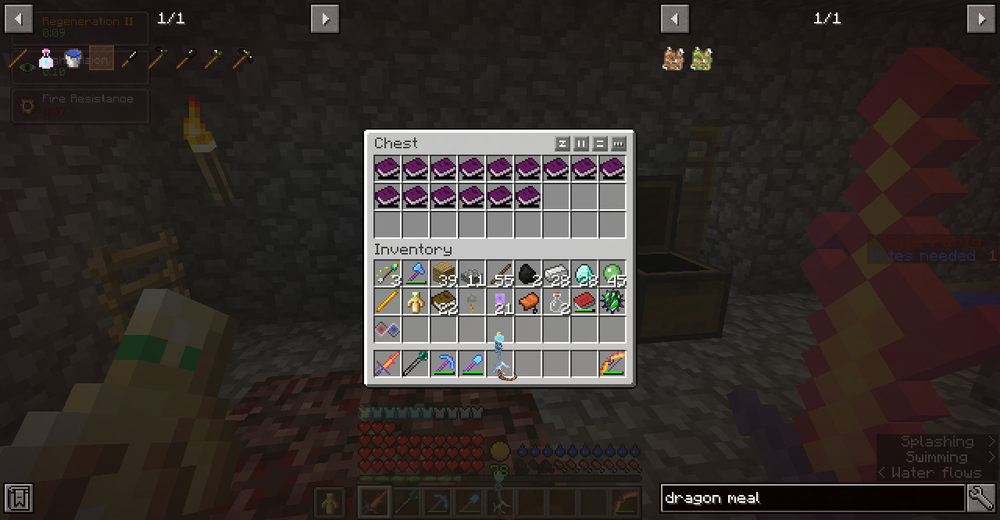
Task: Pick up the stack of 28 diamonds
Action: click(x=584, y=275)
